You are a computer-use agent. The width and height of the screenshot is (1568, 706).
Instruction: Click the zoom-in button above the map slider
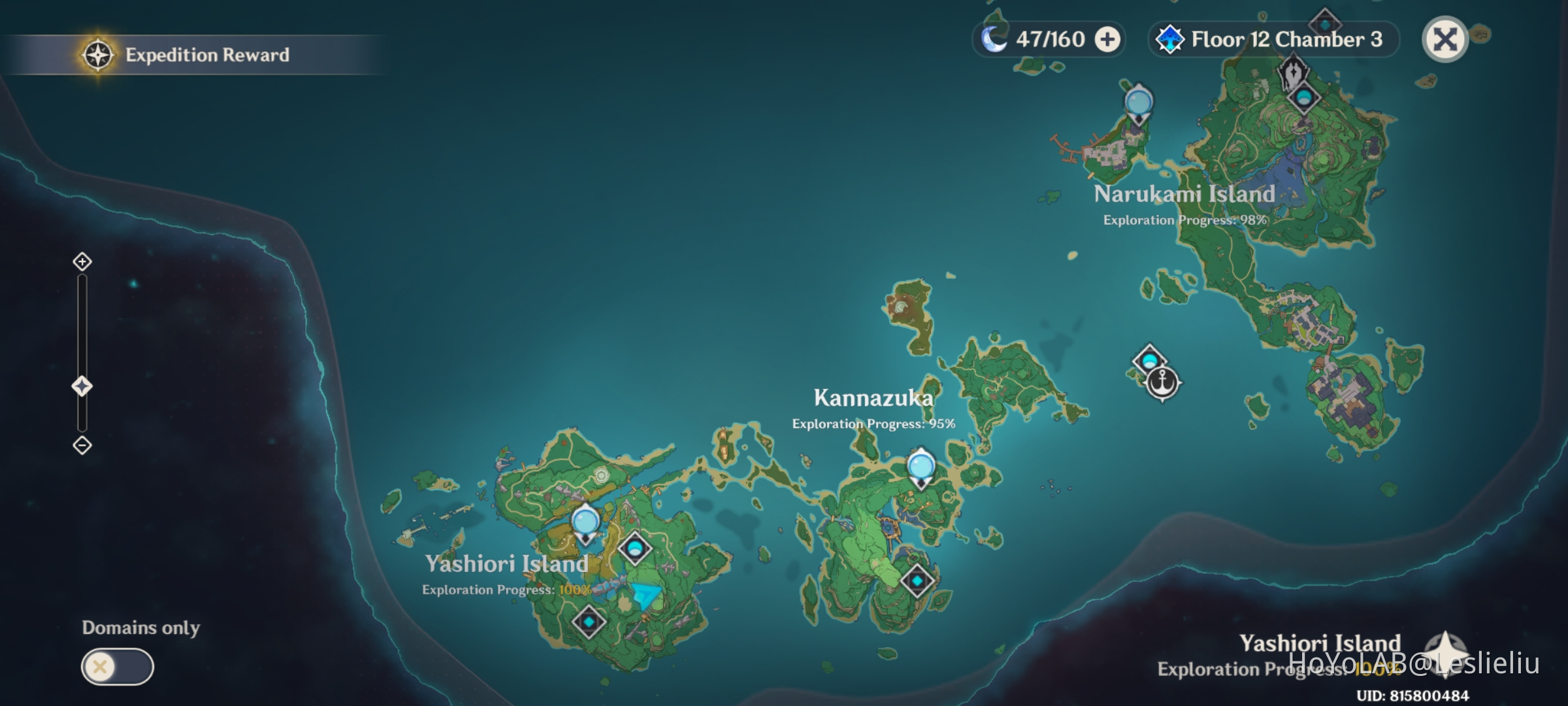coord(81,262)
